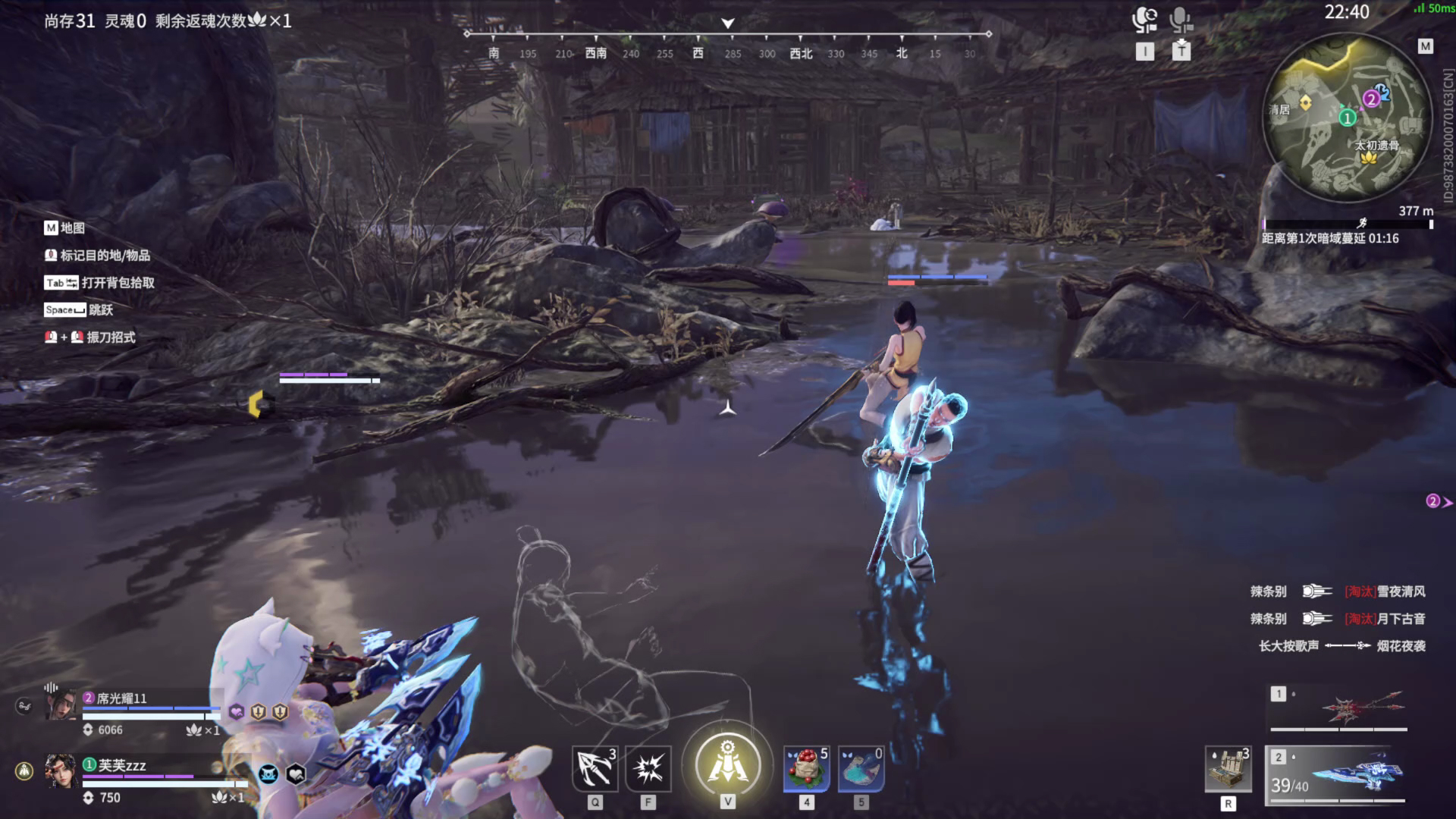1456x819 pixels.
Task: Trigger the glowing golden ultimate ability
Action: coord(727,764)
